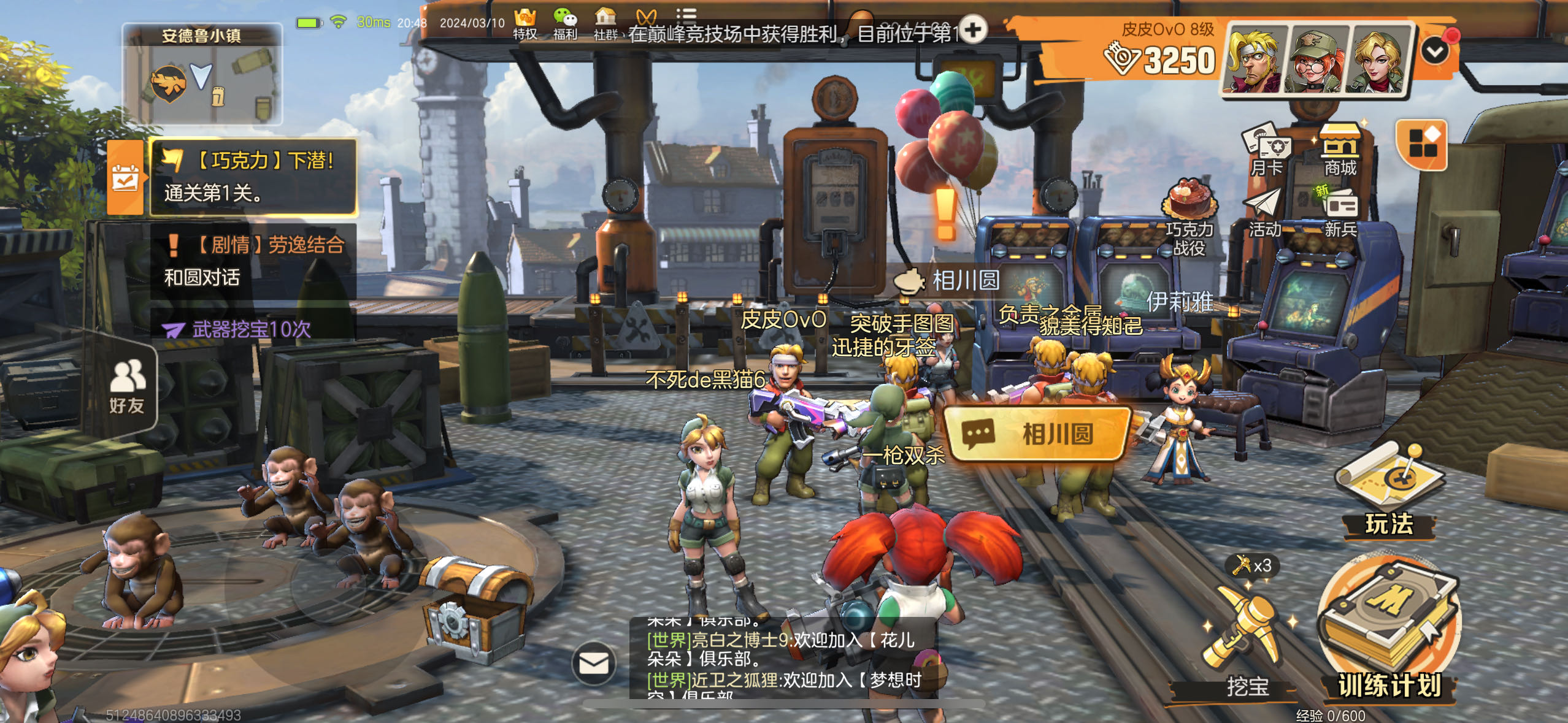Select the 【巧克力】下潜! quest entry
The image size is (1568, 723).
pyautogui.click(x=253, y=177)
